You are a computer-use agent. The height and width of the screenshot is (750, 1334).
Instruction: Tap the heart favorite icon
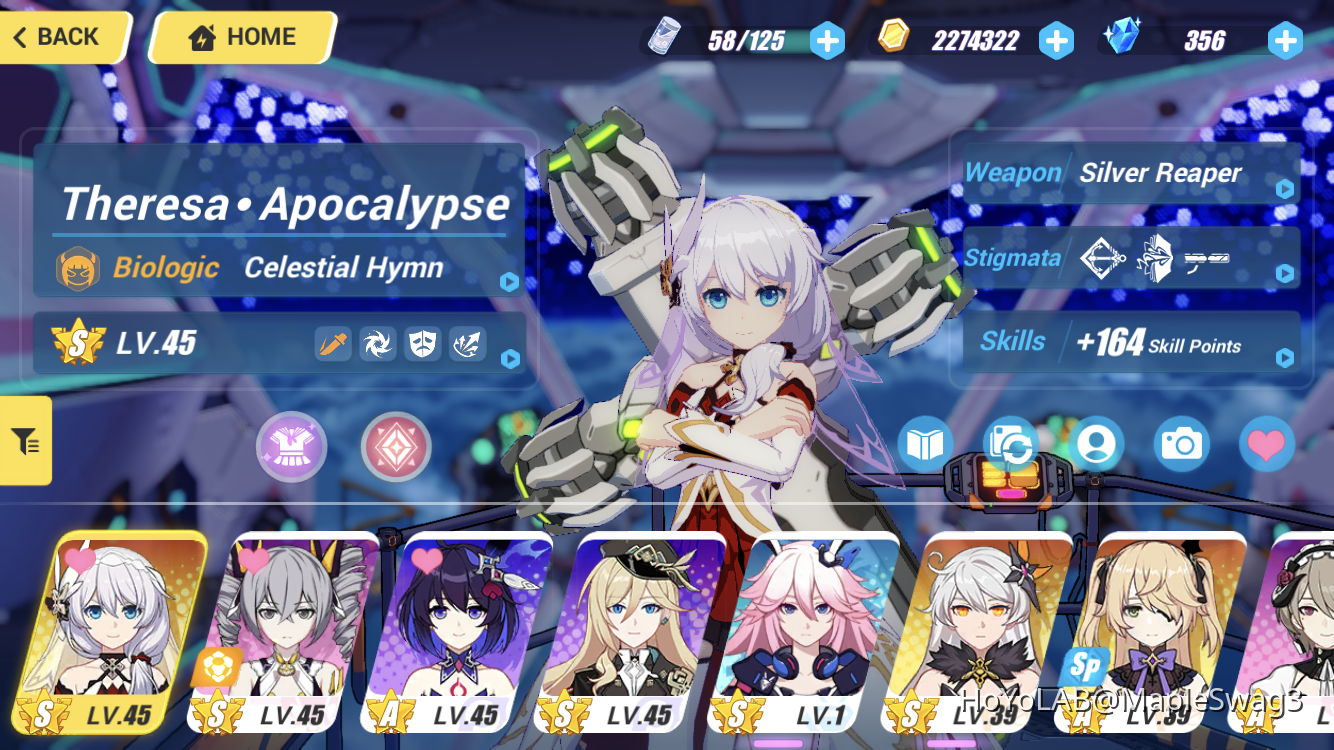click(x=1267, y=445)
